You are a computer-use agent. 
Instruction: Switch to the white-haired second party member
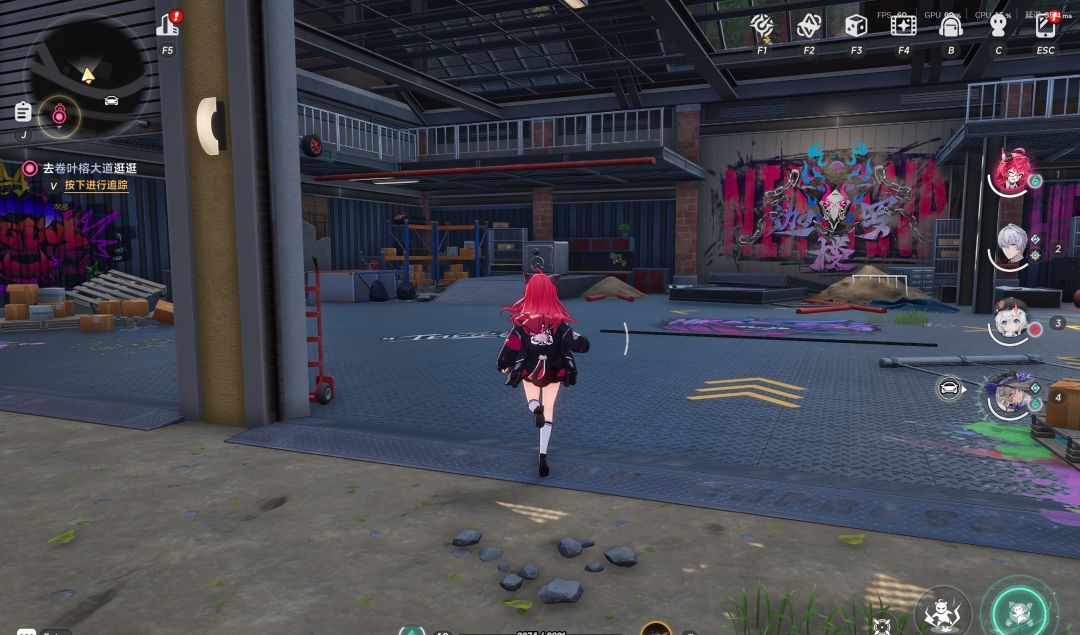click(x=1013, y=246)
